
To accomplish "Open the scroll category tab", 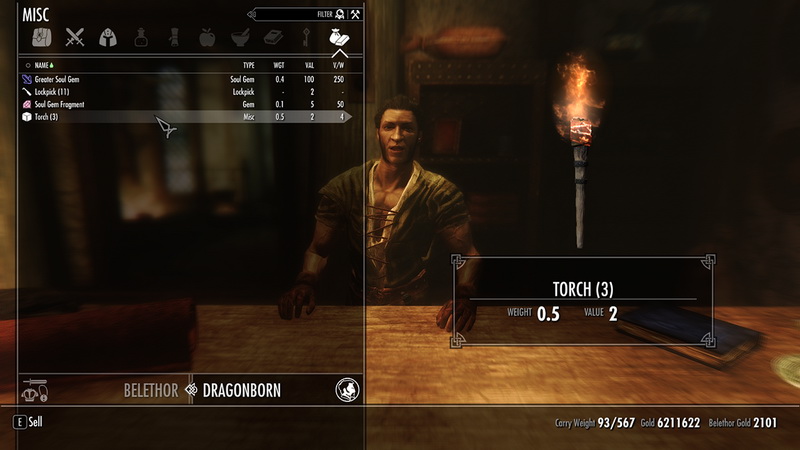I will coord(173,38).
